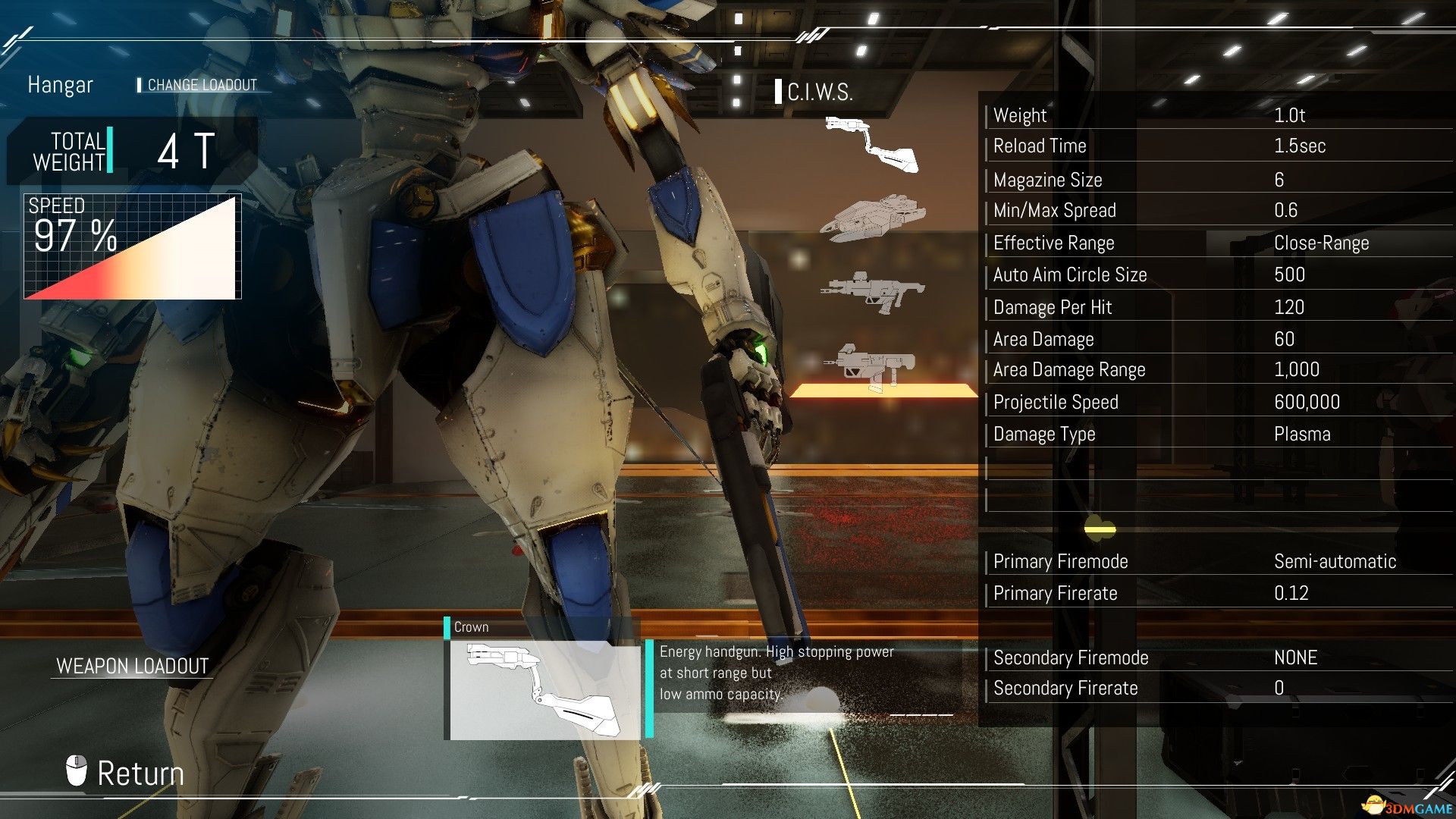The height and width of the screenshot is (819, 1456).
Task: Open the Change Loadout option
Action: tap(201, 85)
